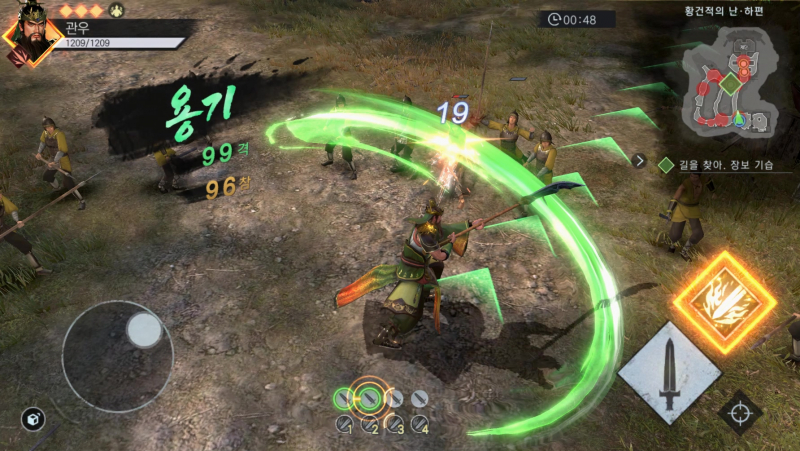Collapse the objective tracker arrow
This screenshot has width=800, height=451.
[640, 159]
